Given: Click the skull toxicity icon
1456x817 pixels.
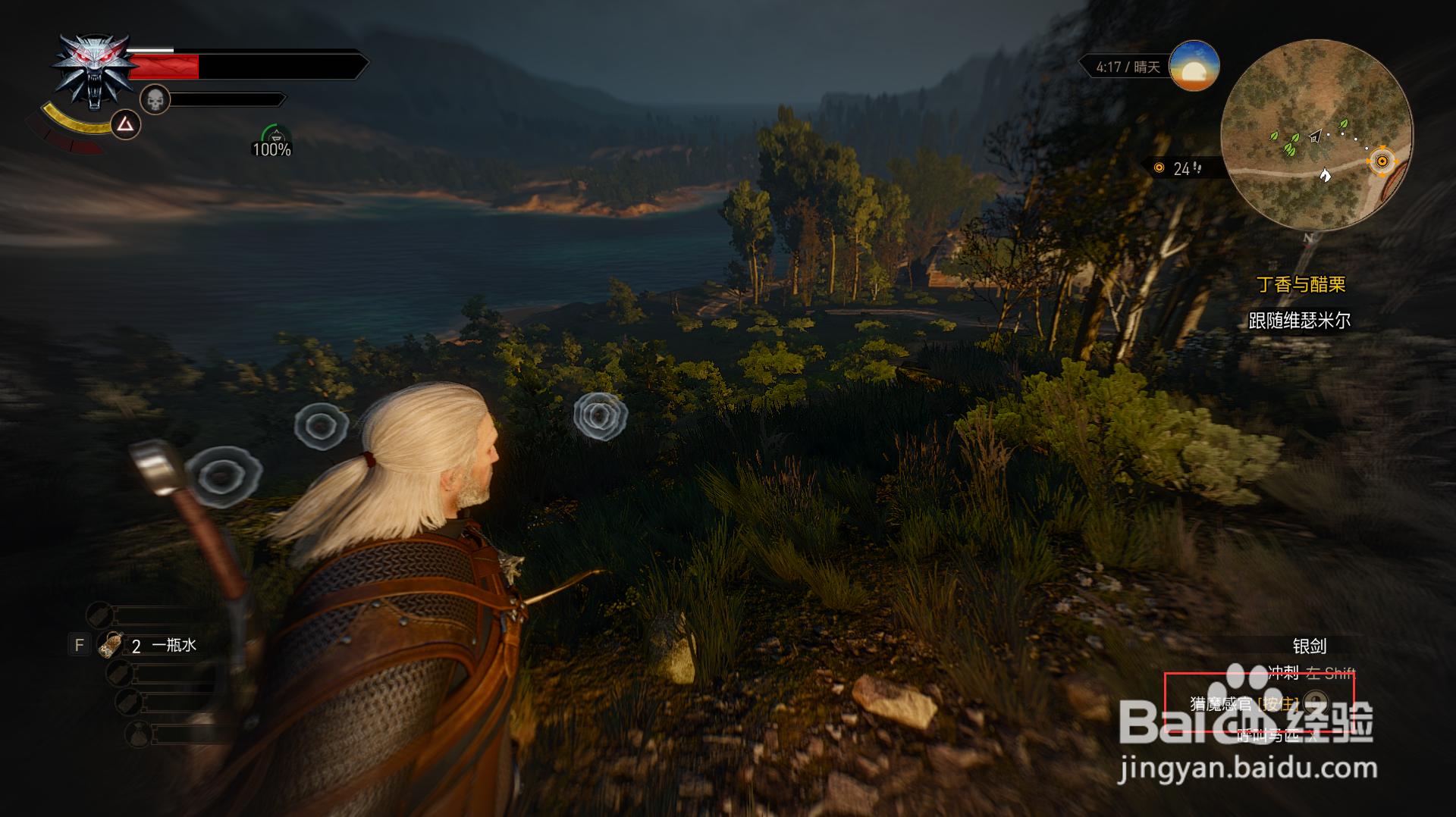Looking at the screenshot, I should 155,99.
